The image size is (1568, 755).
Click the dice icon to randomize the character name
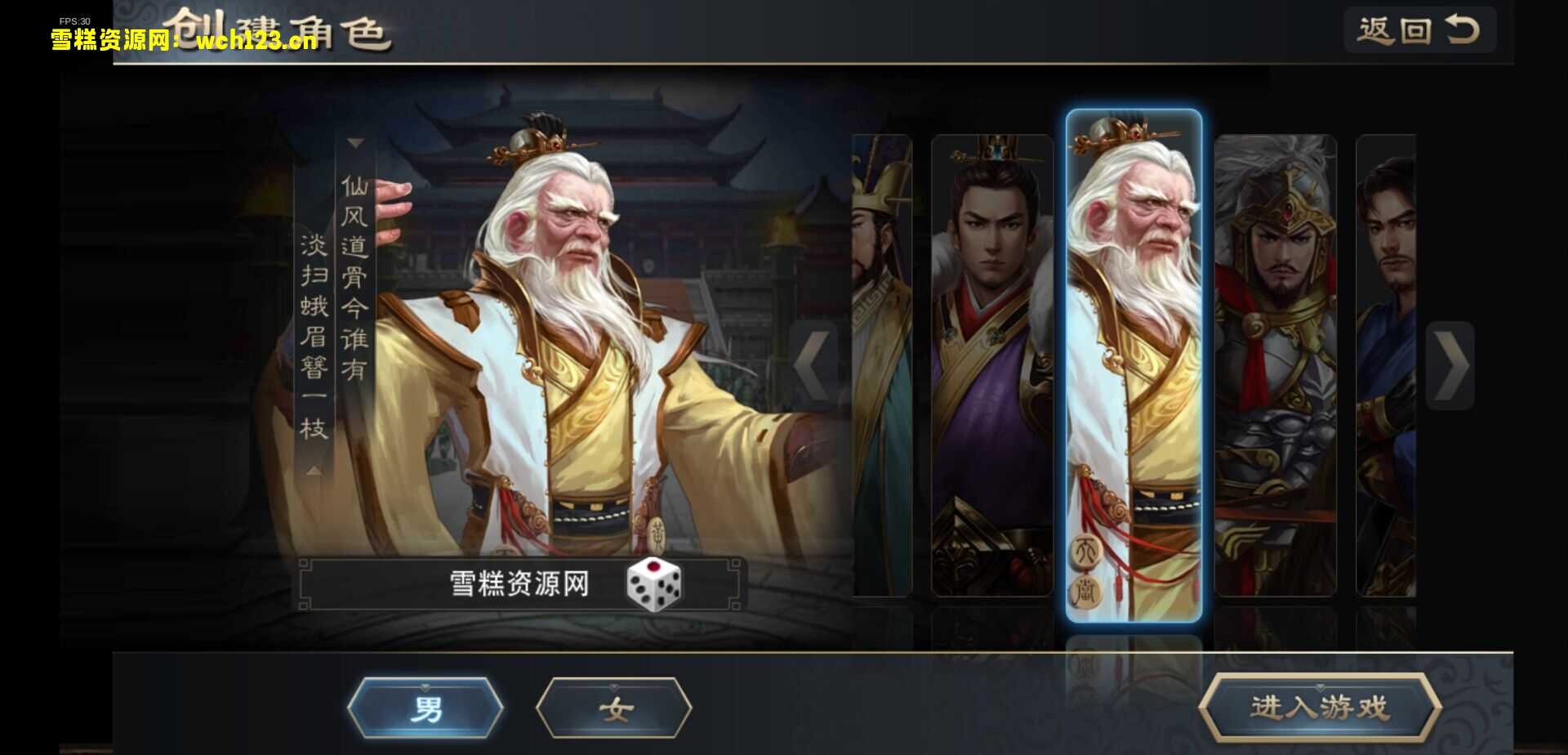653,585
